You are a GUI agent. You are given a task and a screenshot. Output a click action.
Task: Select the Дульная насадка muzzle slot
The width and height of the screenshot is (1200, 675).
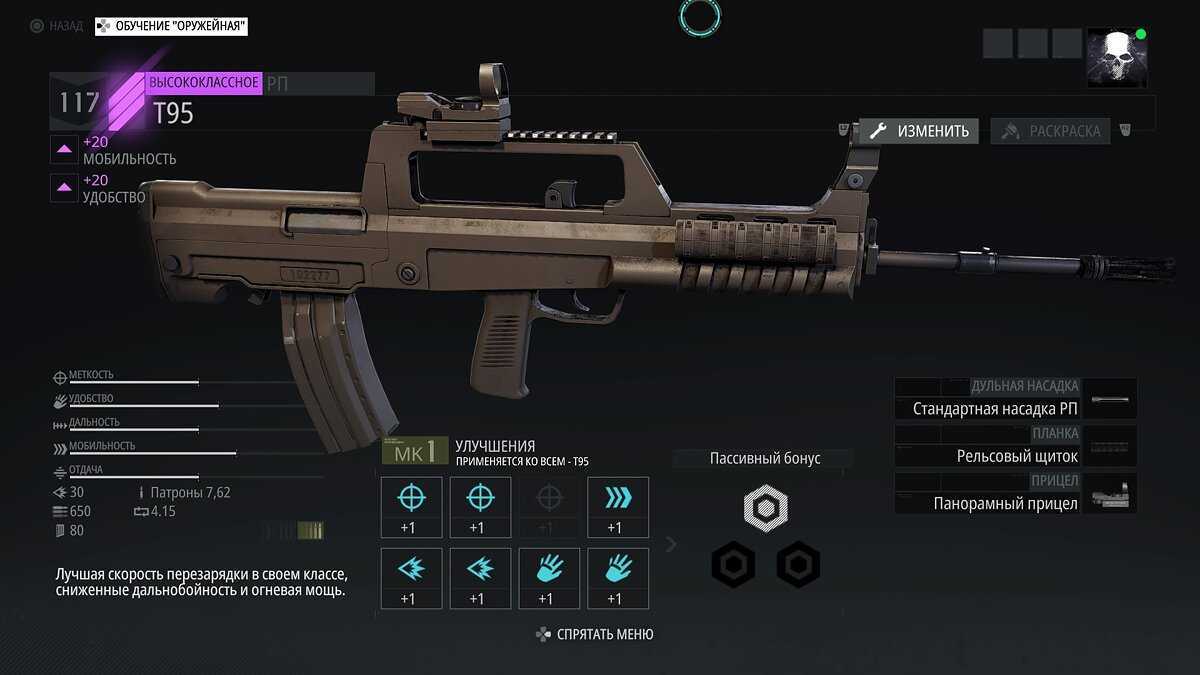[x=1015, y=398]
